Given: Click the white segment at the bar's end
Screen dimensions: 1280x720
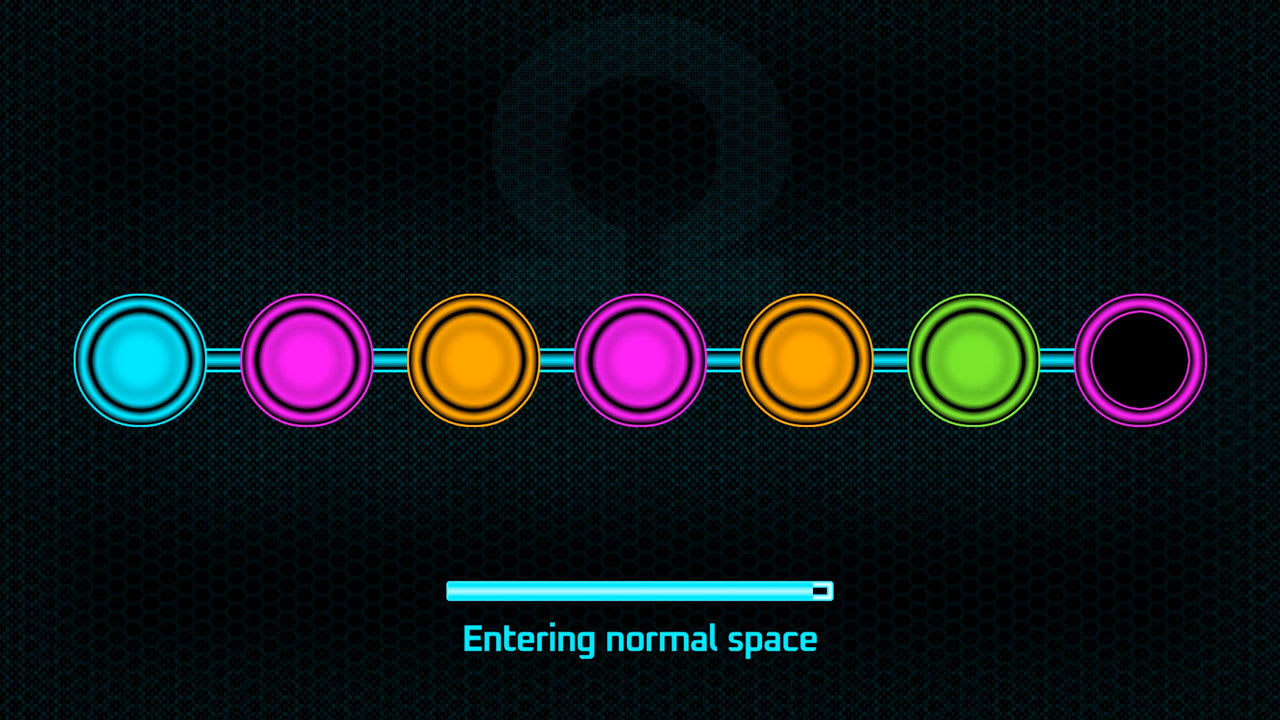Looking at the screenshot, I should pyautogui.click(x=822, y=590).
